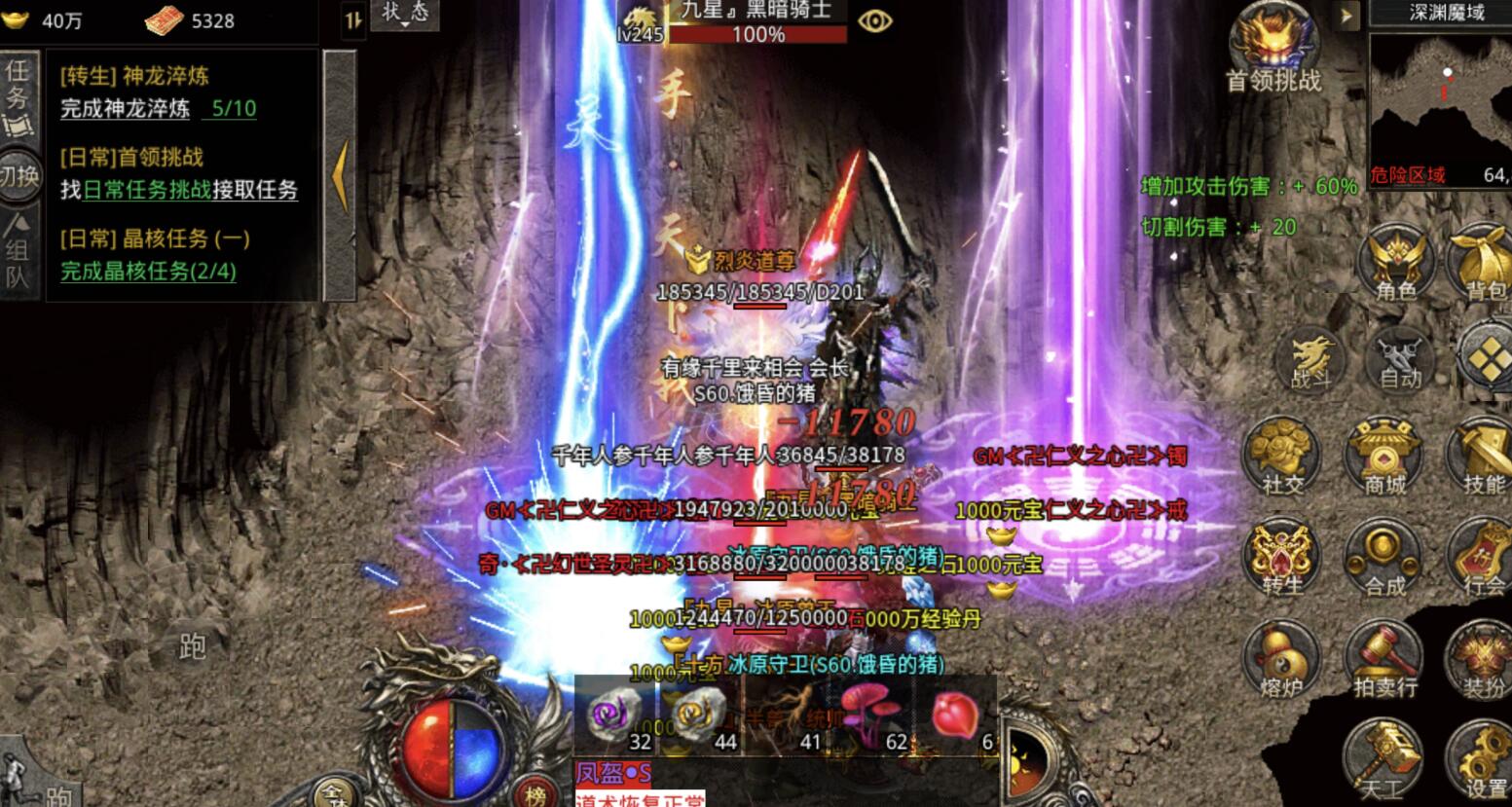
Task: Open the 角色 character sheet
Action: [x=1396, y=261]
